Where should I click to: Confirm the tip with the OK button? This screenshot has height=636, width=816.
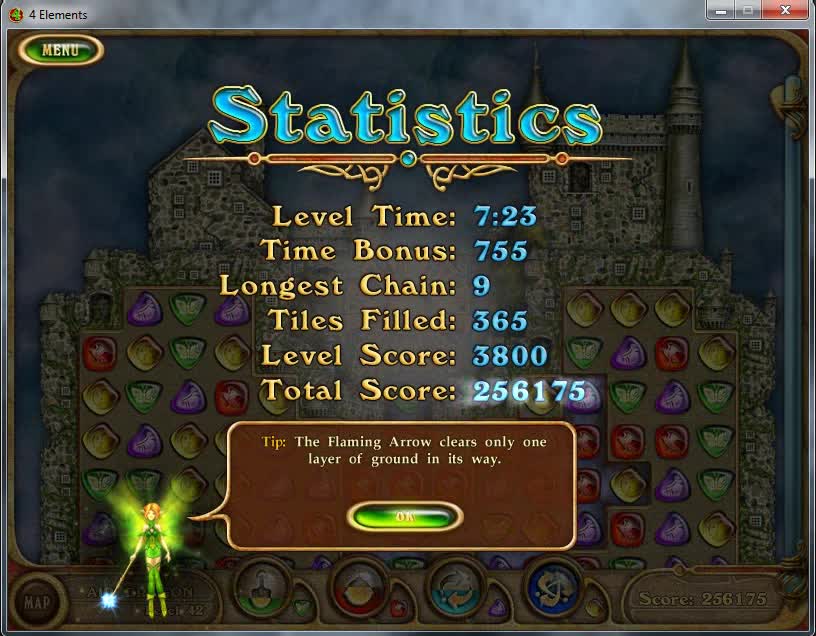(x=404, y=516)
